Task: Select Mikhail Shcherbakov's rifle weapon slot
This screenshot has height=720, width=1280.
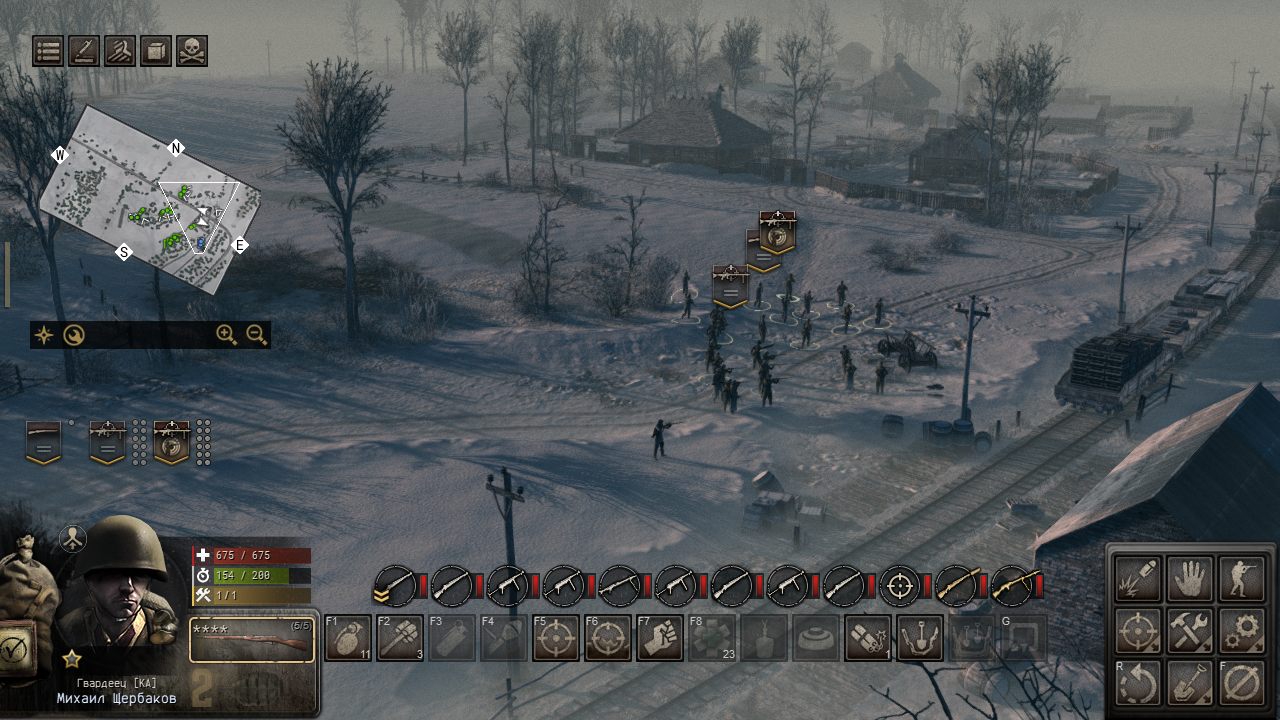Action: coord(250,641)
